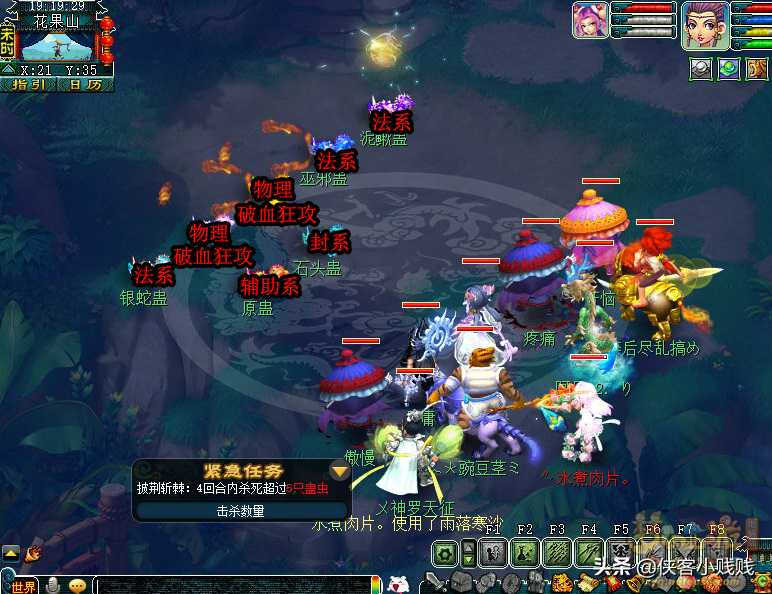Select the pink-haired pet portrait
This screenshot has width=772, height=594.
point(590,20)
